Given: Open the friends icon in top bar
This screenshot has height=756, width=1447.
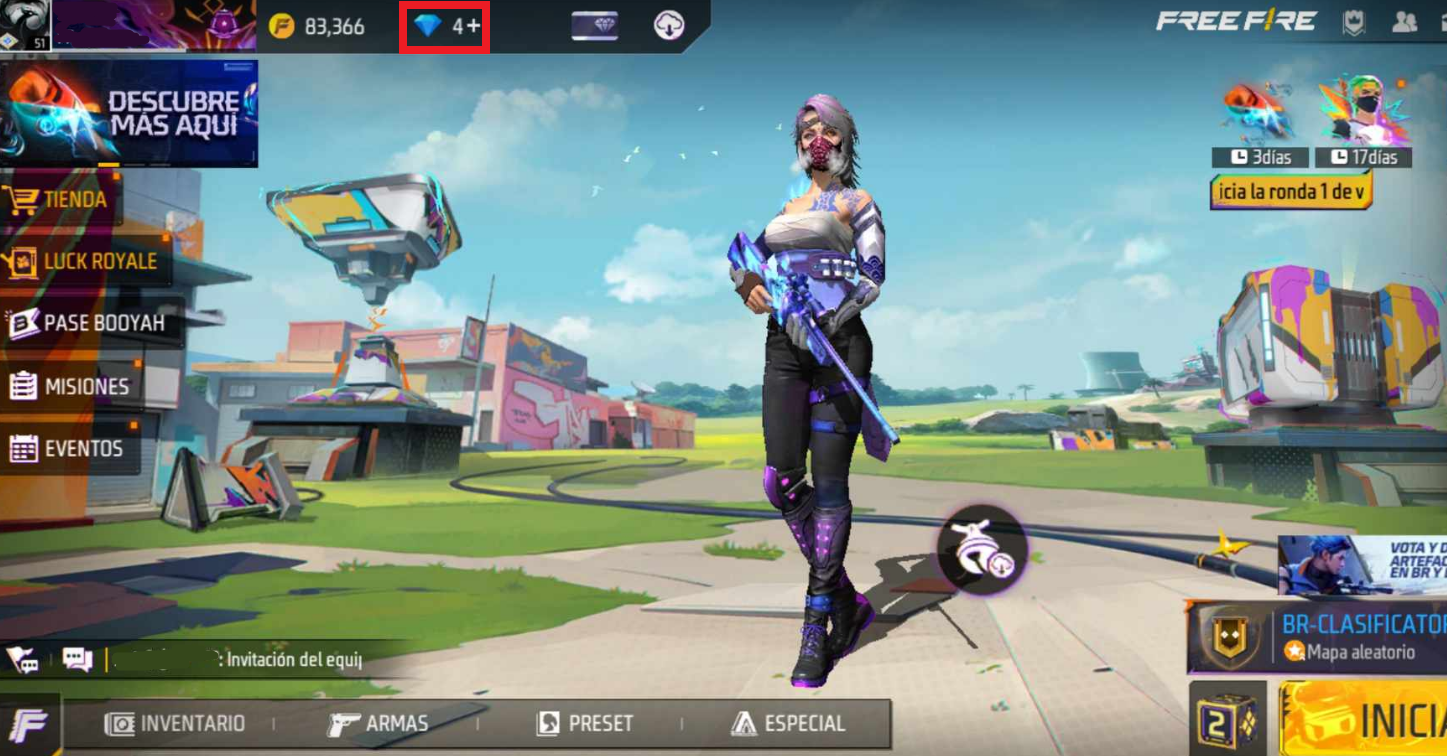Looking at the screenshot, I should pyautogui.click(x=1404, y=23).
